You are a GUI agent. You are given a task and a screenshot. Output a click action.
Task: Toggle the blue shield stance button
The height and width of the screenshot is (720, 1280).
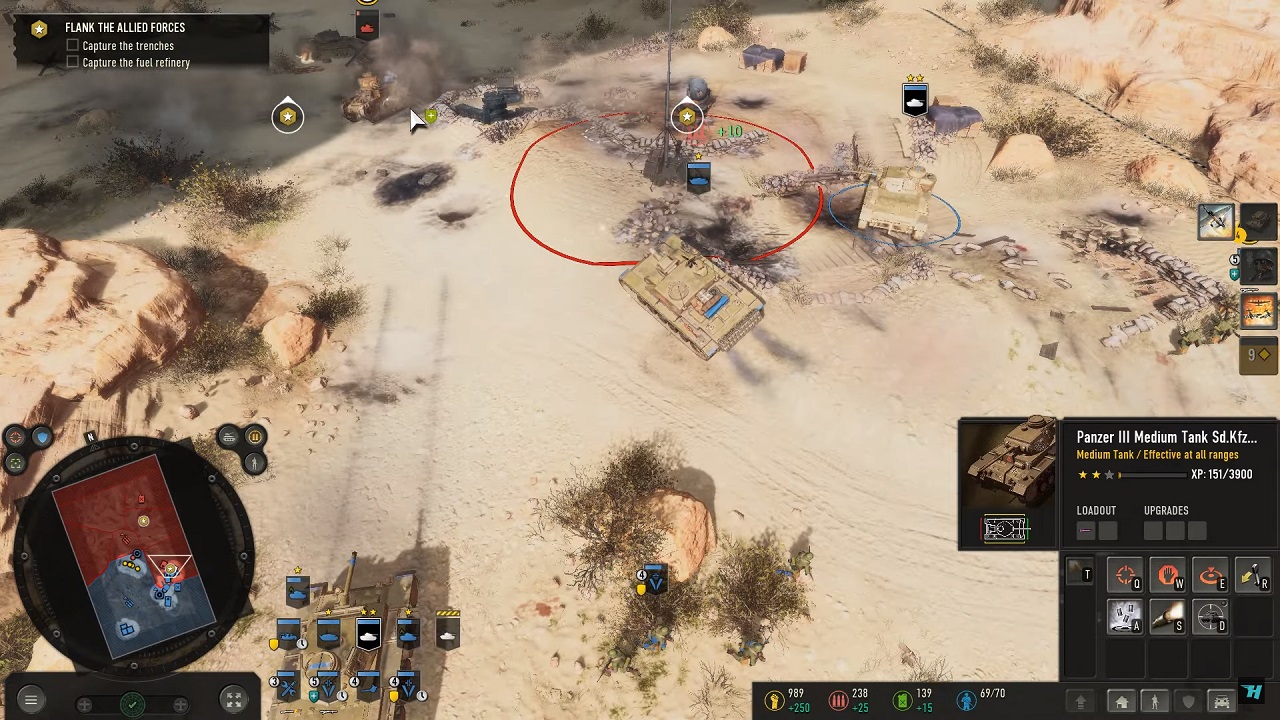click(41, 437)
